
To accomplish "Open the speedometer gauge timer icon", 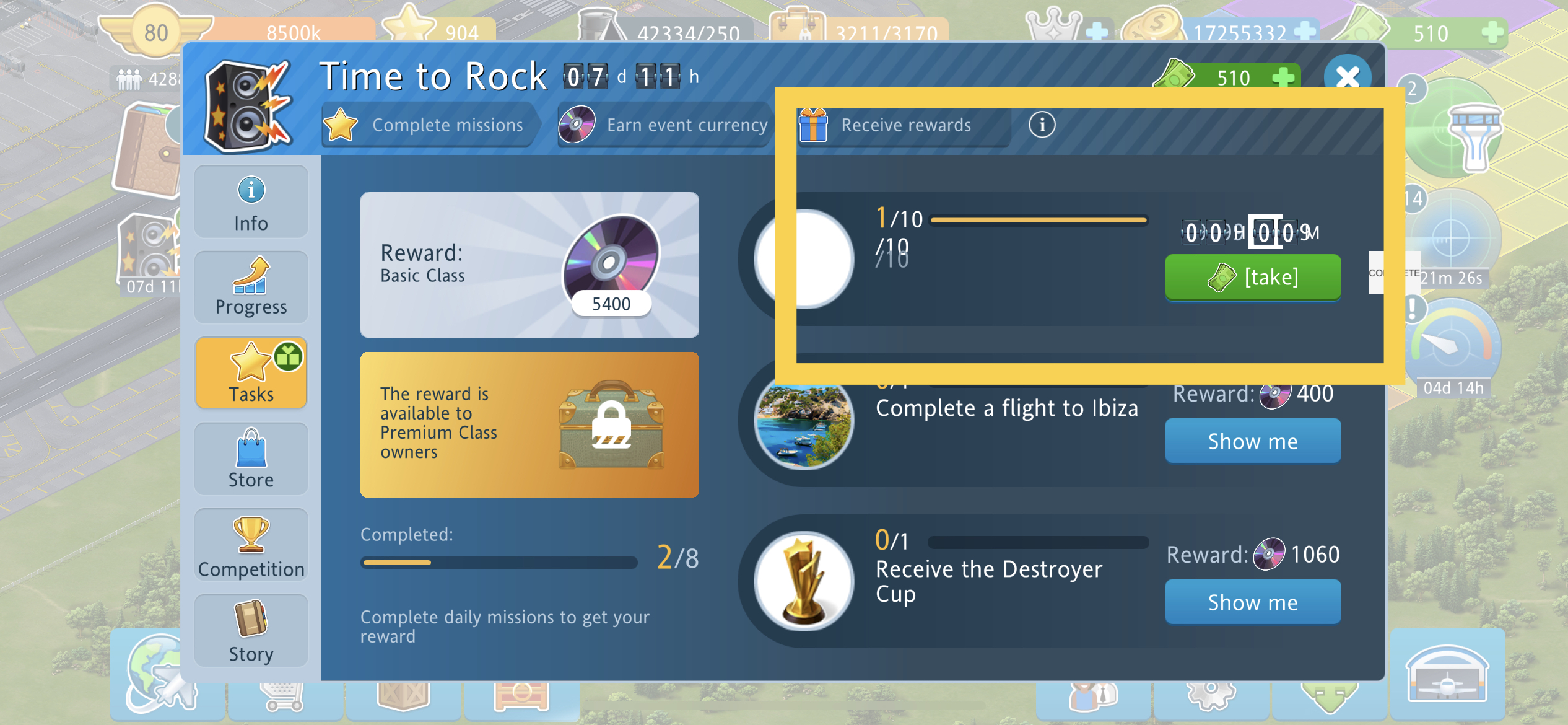I will tap(1453, 347).
